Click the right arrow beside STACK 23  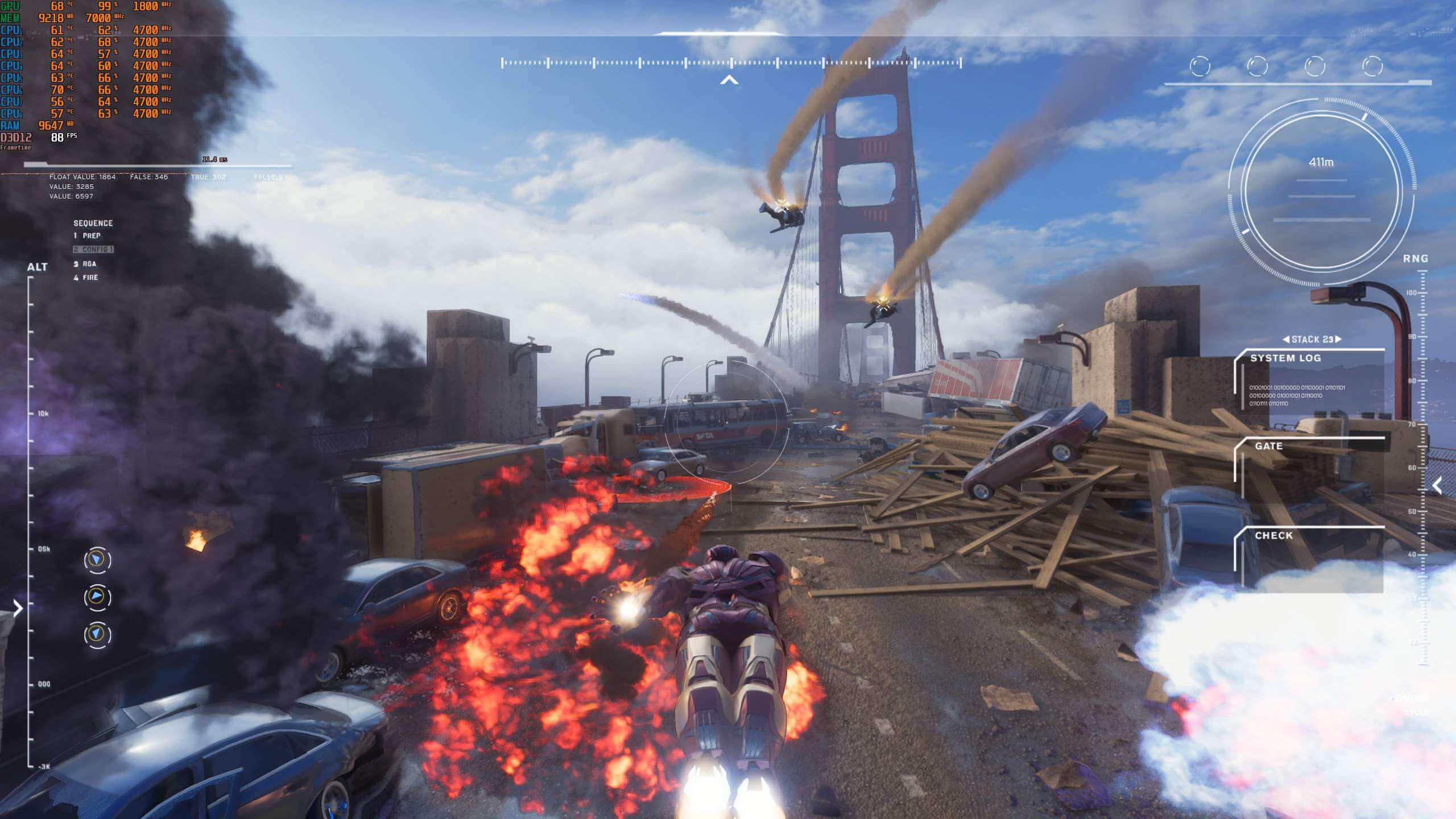(x=1338, y=340)
